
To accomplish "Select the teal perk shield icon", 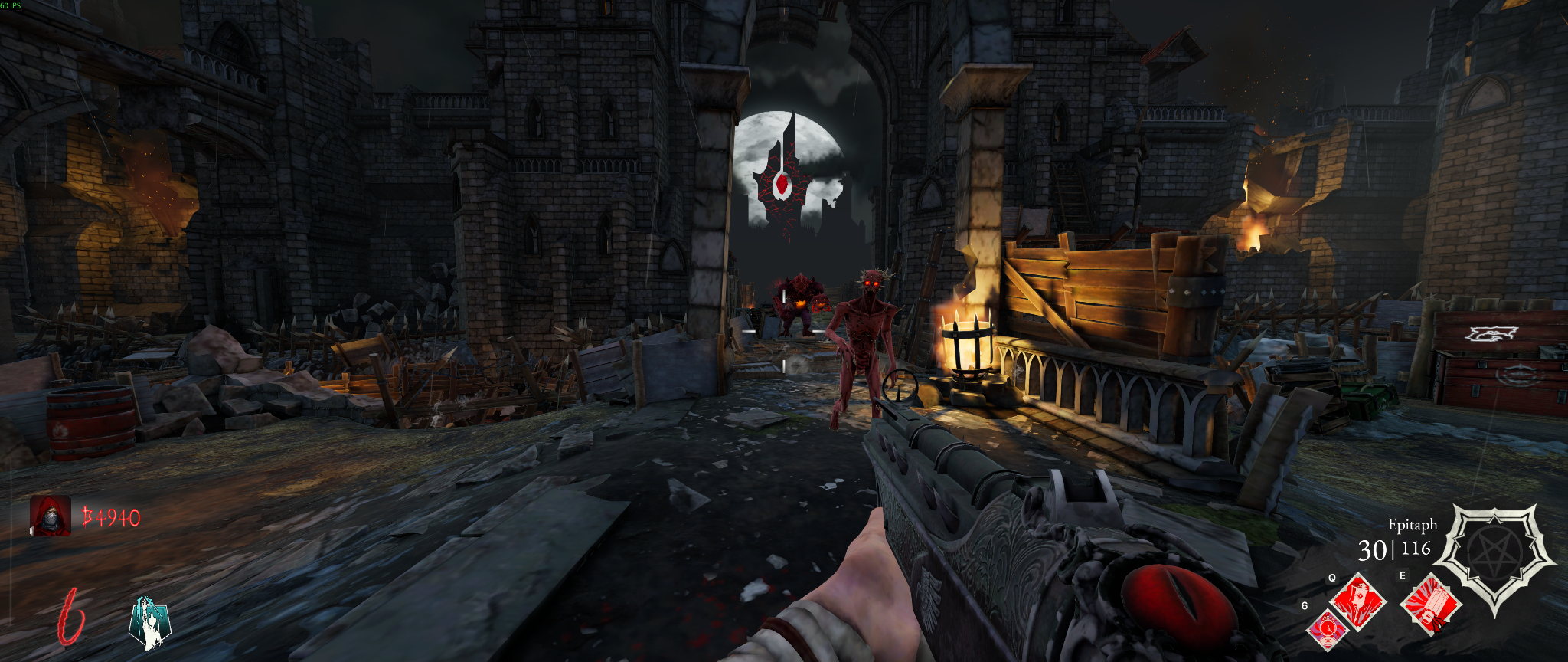I will coord(149,623).
